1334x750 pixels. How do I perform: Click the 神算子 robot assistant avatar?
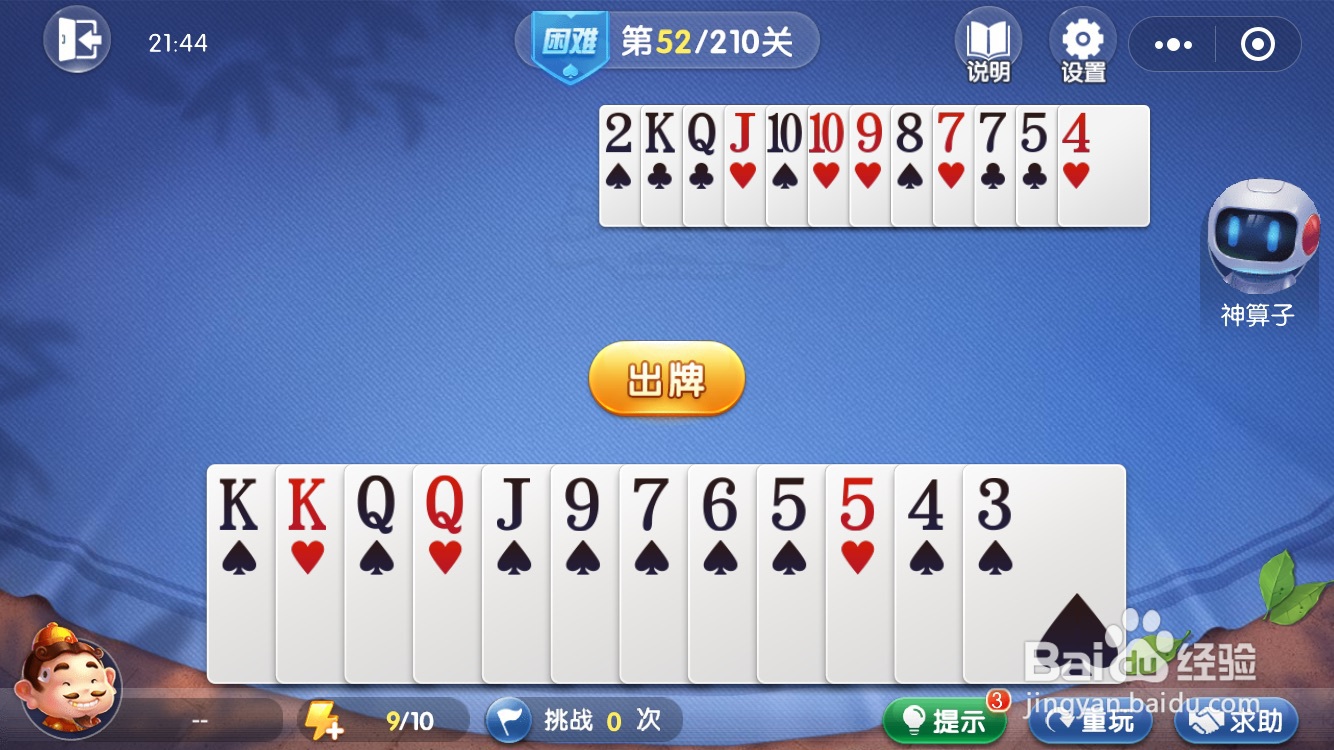click(1259, 245)
